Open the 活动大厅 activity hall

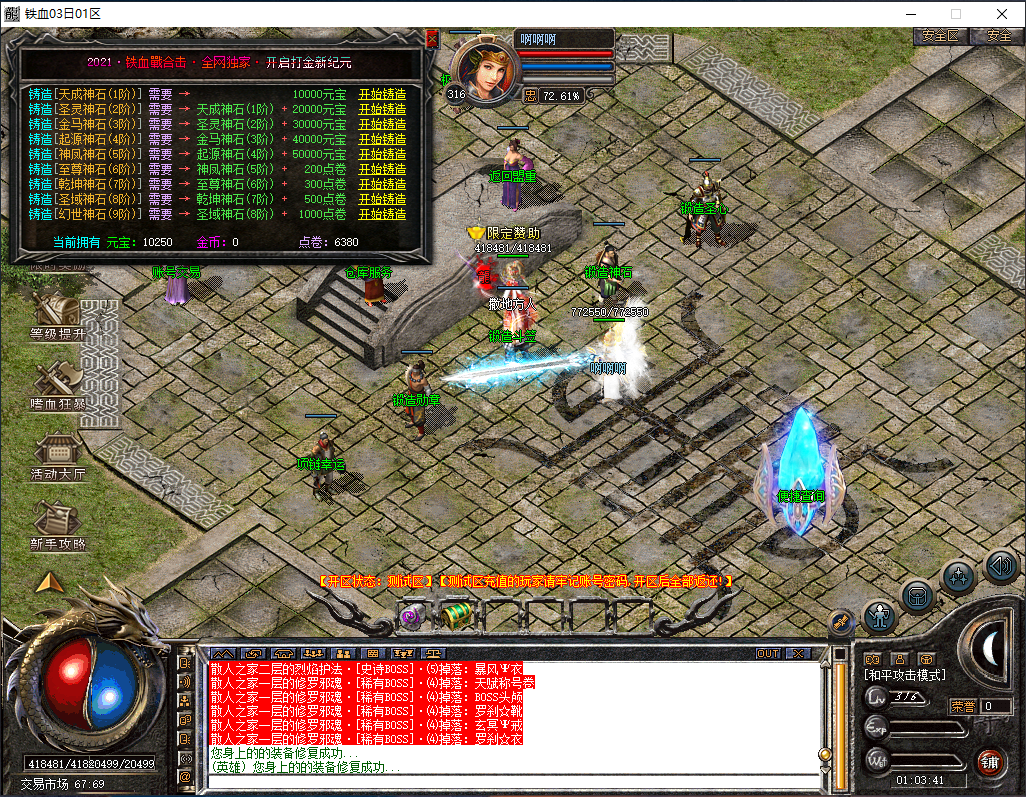(57, 458)
